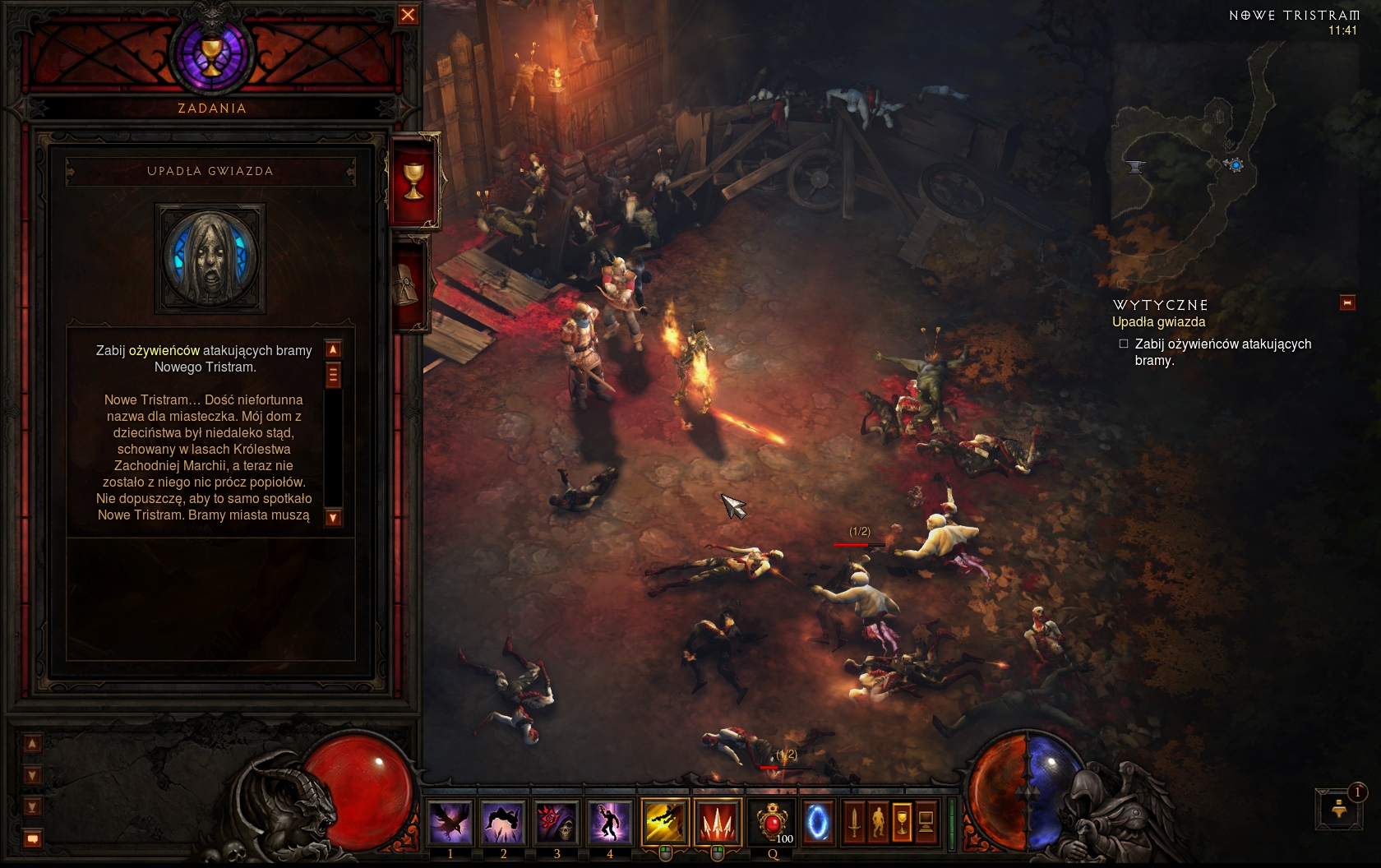The image size is (1381, 868).
Task: Activate the hooded skull skill in slot 3
Action: pos(557,822)
